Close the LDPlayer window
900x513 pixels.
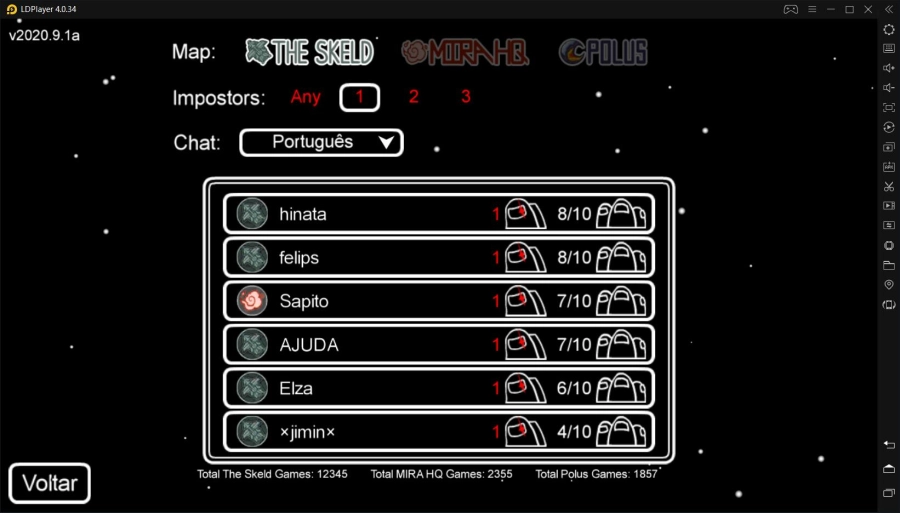point(868,9)
